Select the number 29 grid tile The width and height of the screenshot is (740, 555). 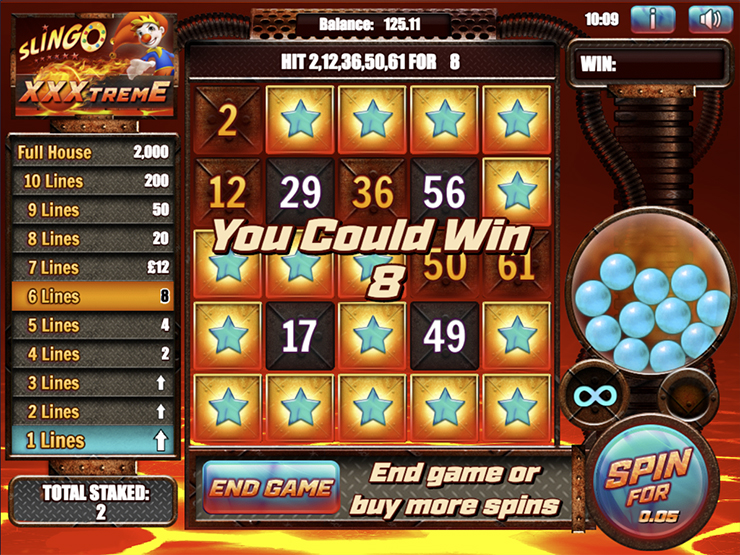pyautogui.click(x=299, y=192)
